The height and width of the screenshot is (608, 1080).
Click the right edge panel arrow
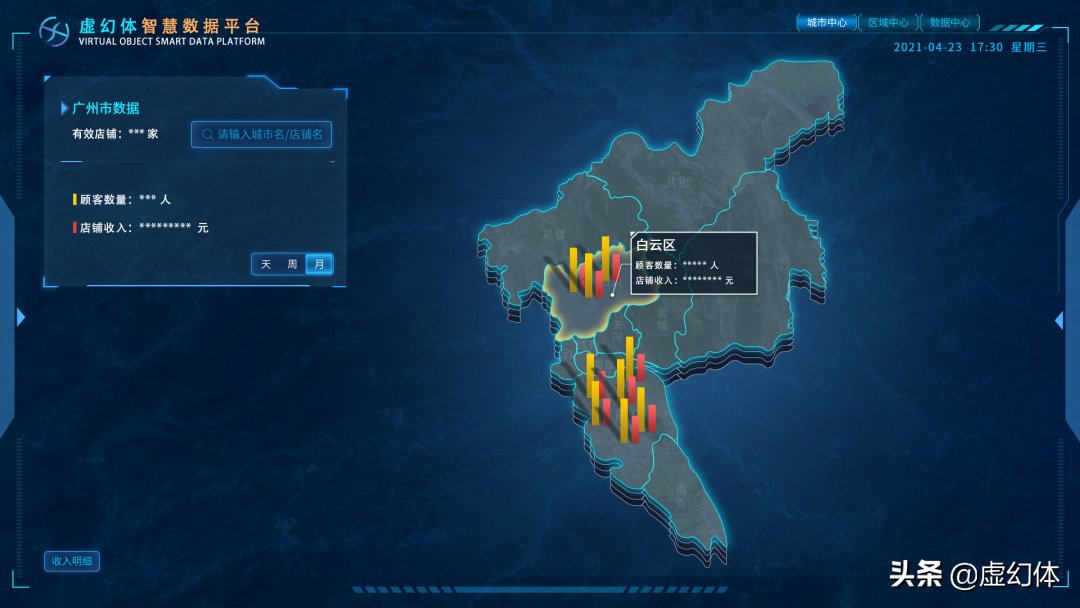click(x=1059, y=320)
